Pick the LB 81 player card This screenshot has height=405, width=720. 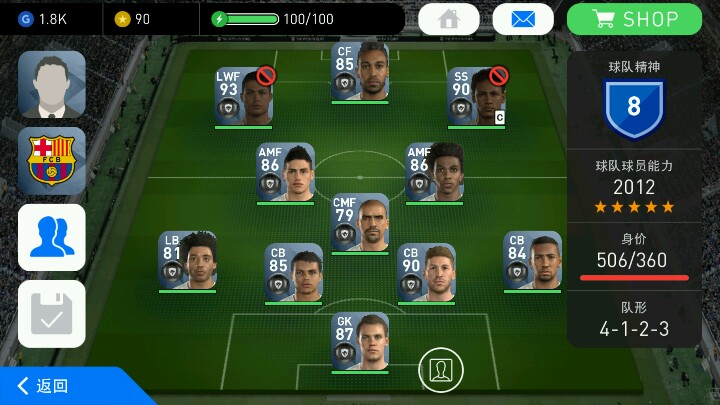(187, 262)
